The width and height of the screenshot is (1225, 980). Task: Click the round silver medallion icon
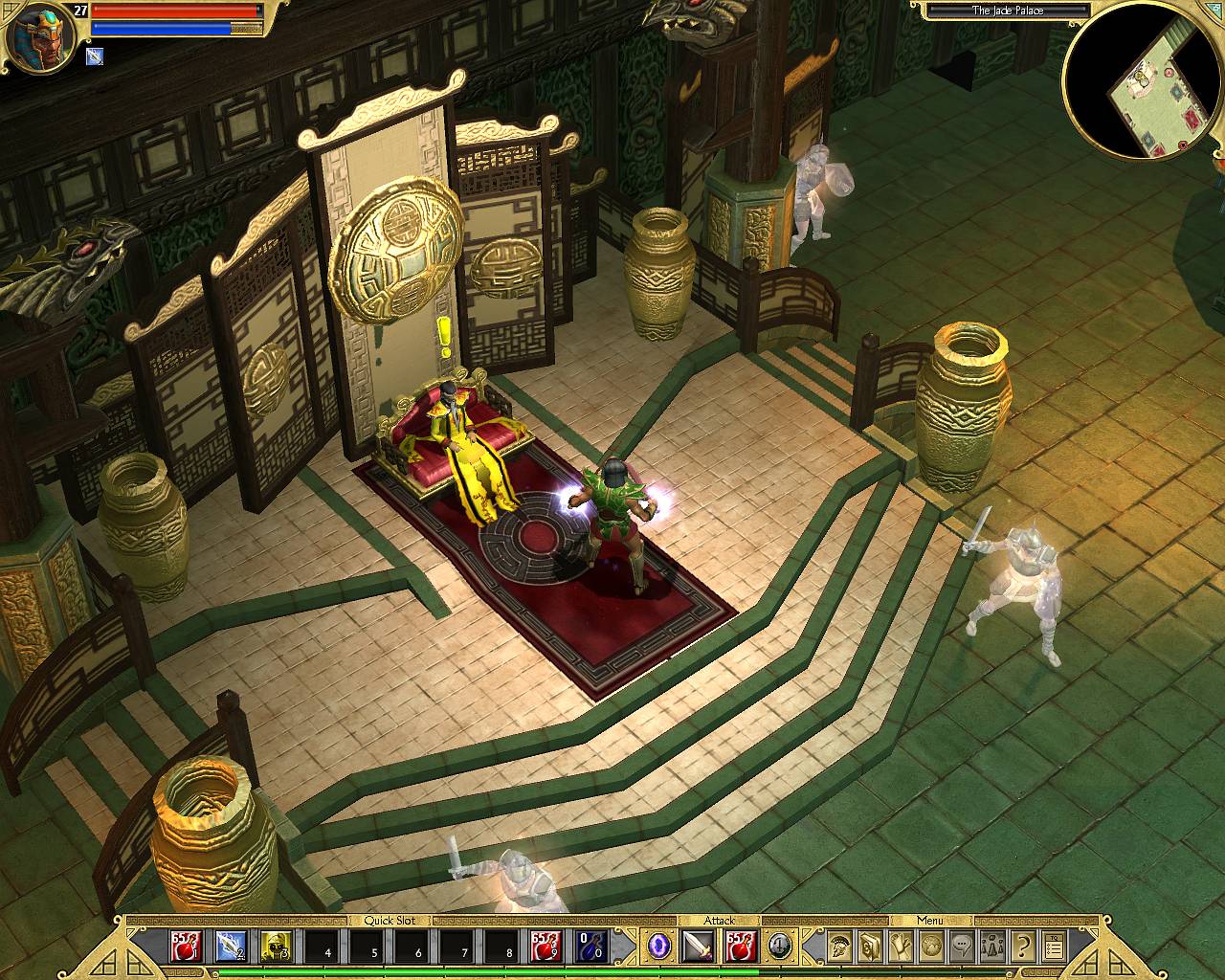click(780, 947)
